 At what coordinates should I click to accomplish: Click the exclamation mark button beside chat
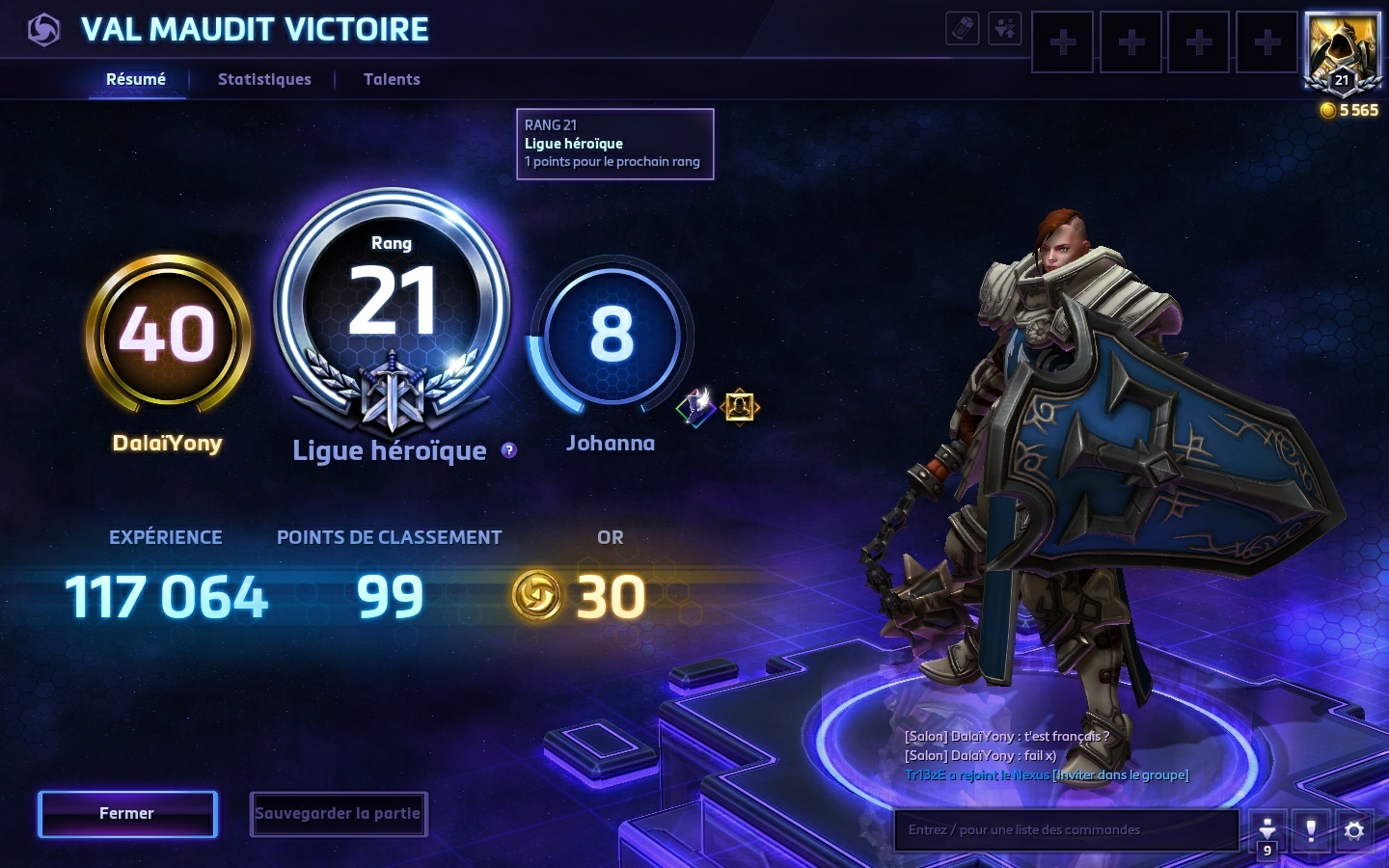pyautogui.click(x=1310, y=830)
